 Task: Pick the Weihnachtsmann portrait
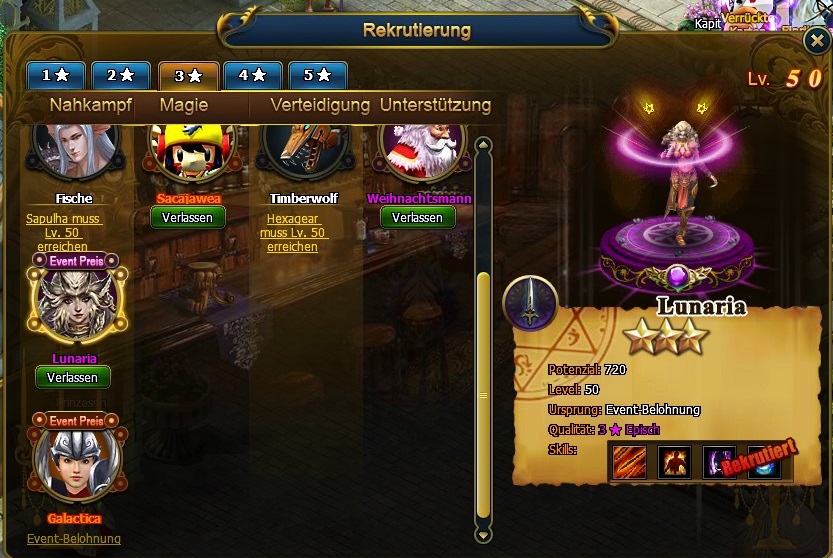point(422,148)
